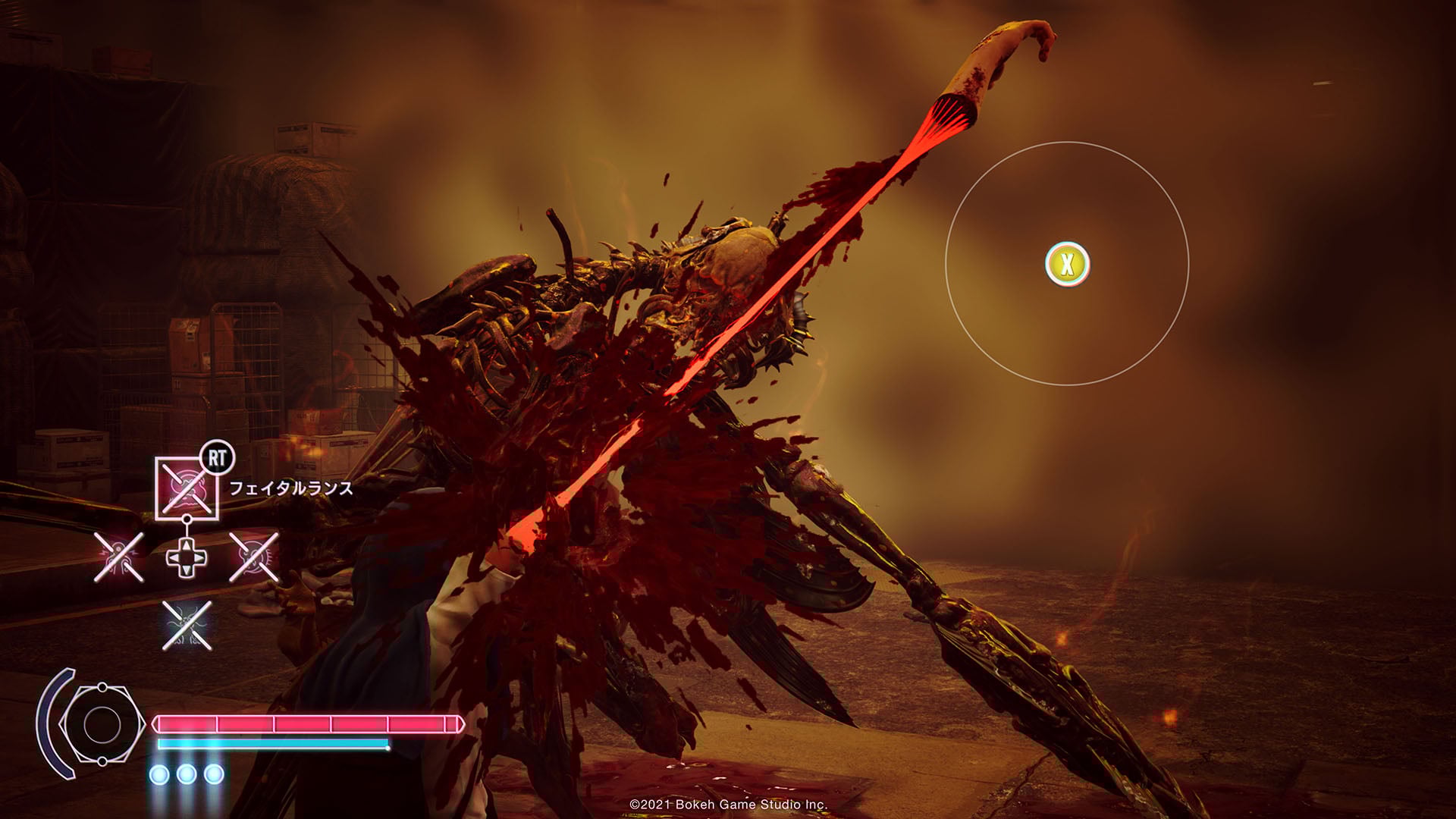Activate the pink skull-faced crossed-out skill
Screen dimensions: 1456x819
254,557
